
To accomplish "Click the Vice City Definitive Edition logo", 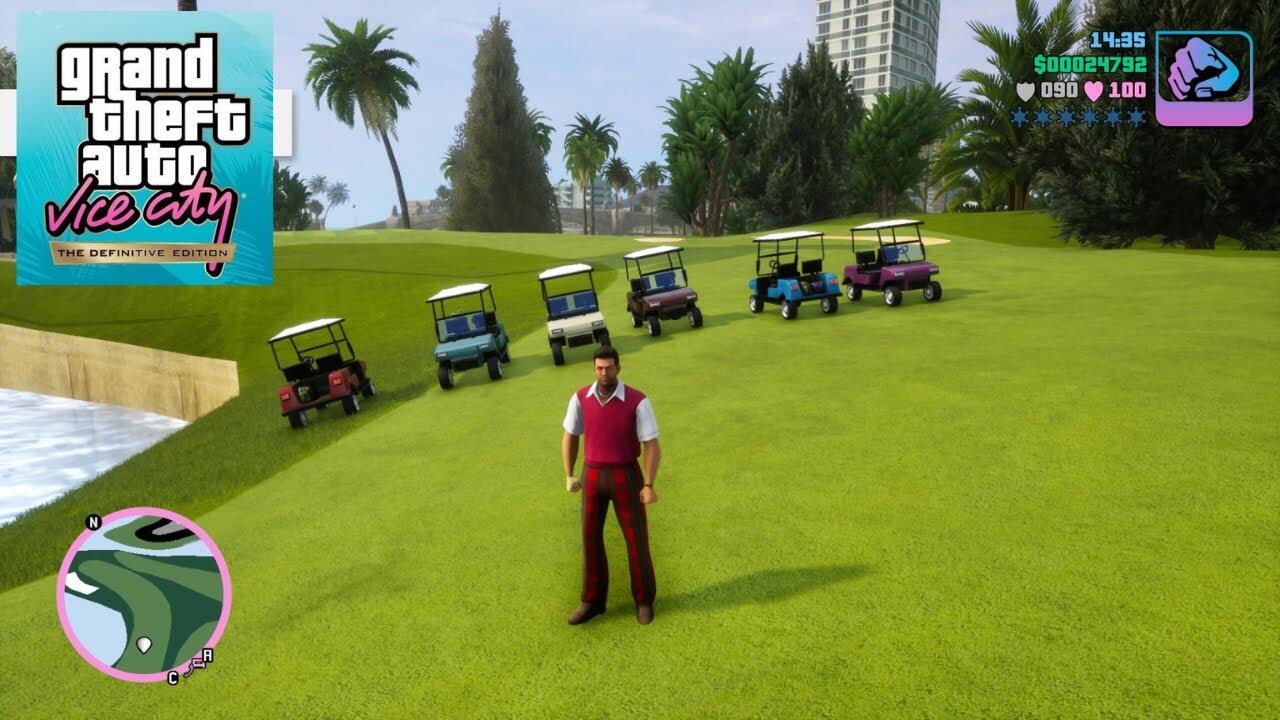I will (x=145, y=149).
